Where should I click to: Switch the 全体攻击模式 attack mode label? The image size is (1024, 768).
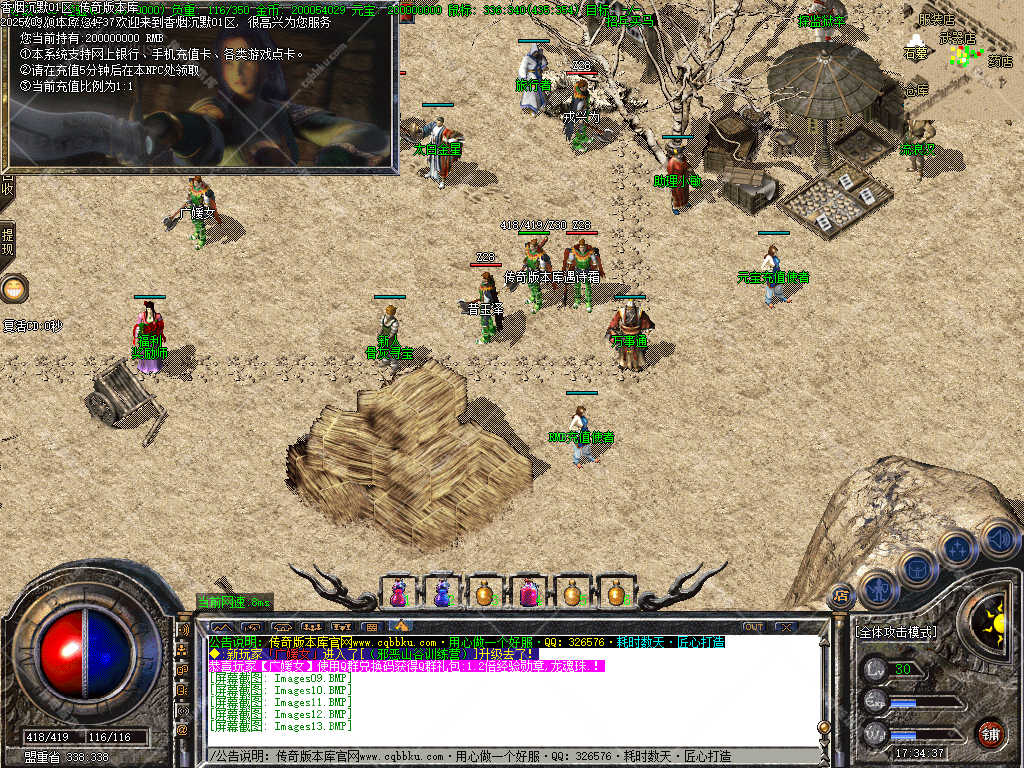(896, 633)
